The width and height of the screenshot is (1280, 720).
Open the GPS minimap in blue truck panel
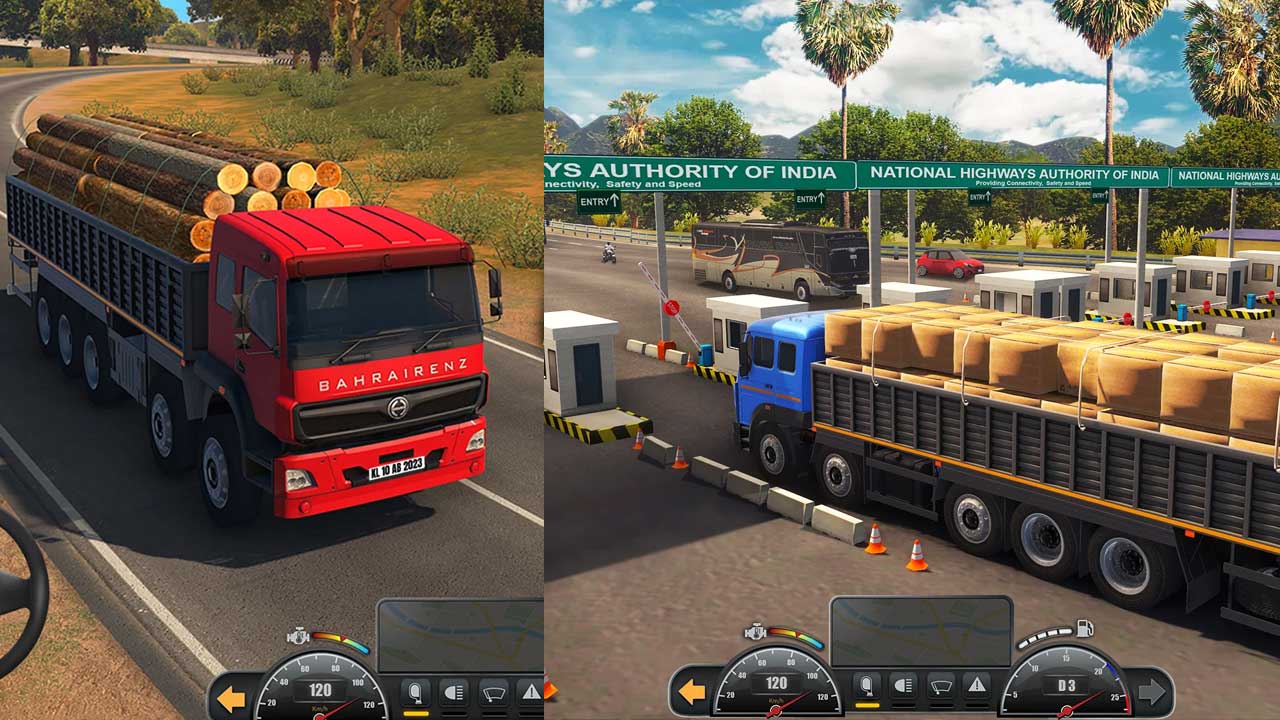(920, 631)
